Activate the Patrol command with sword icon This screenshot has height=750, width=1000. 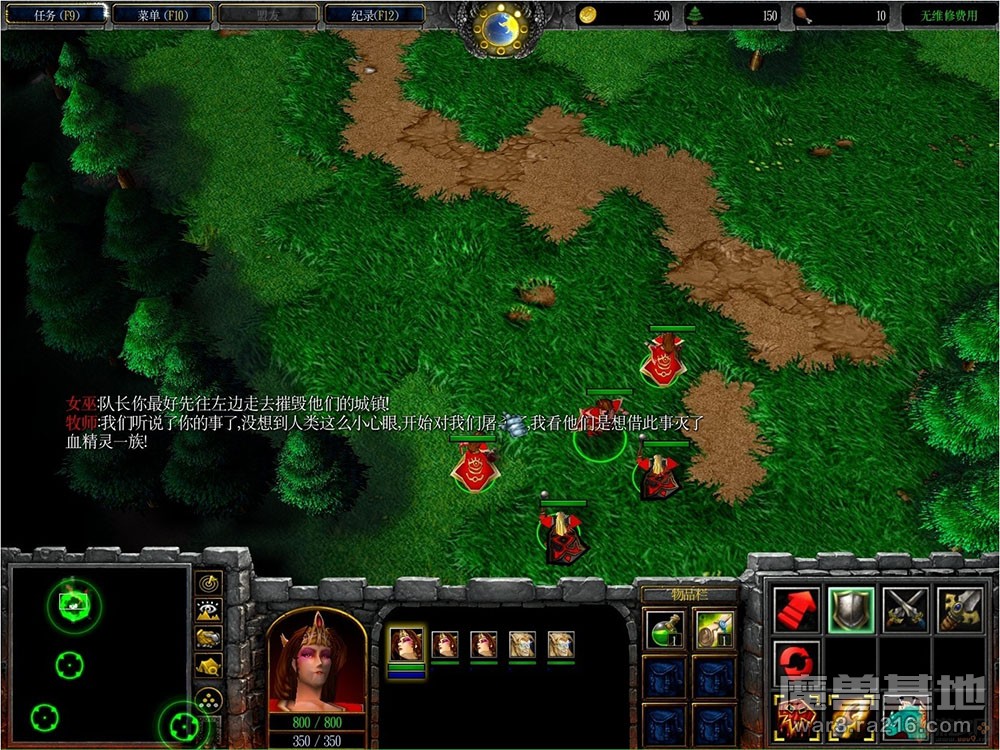point(957,610)
